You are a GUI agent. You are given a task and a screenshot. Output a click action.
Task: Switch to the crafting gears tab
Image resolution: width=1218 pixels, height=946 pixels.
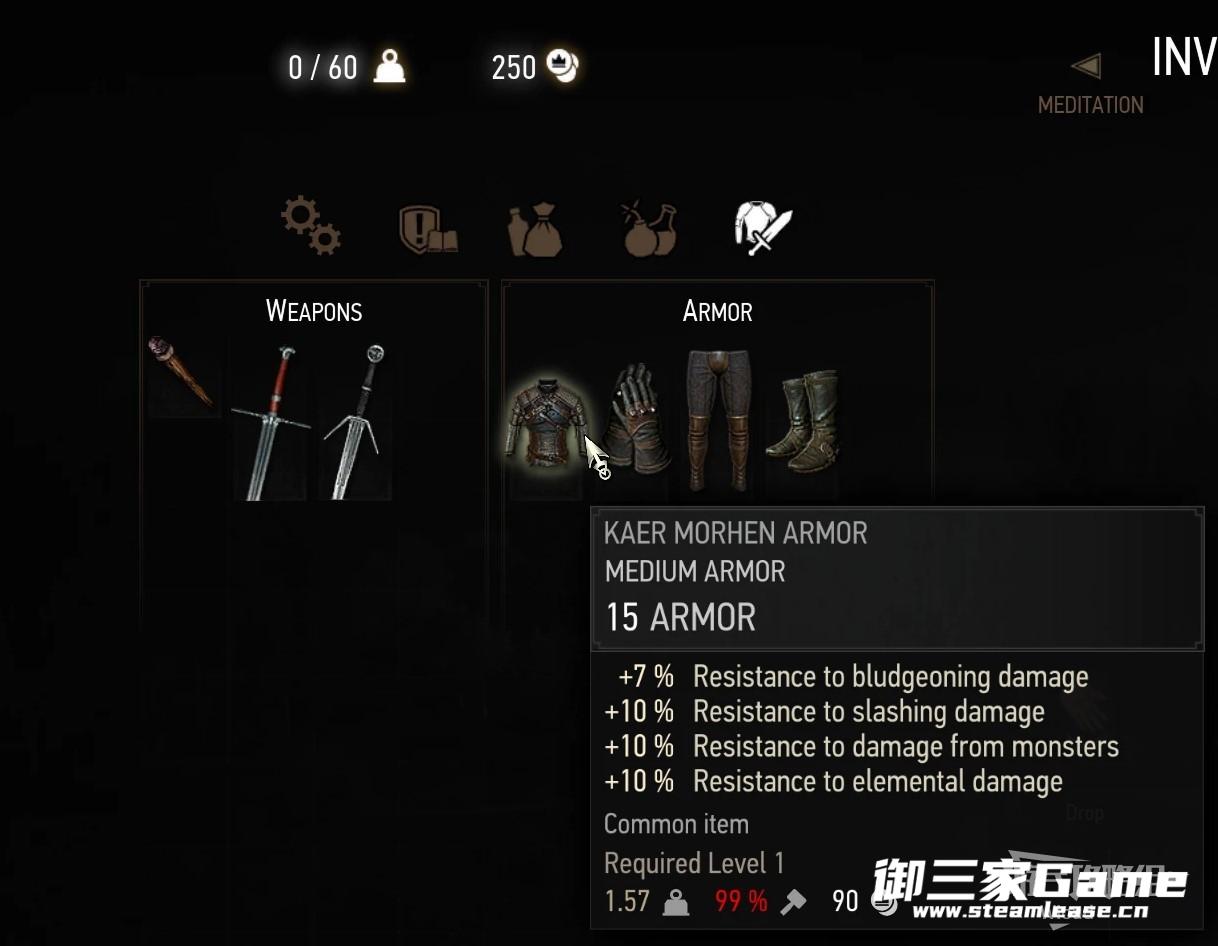310,225
